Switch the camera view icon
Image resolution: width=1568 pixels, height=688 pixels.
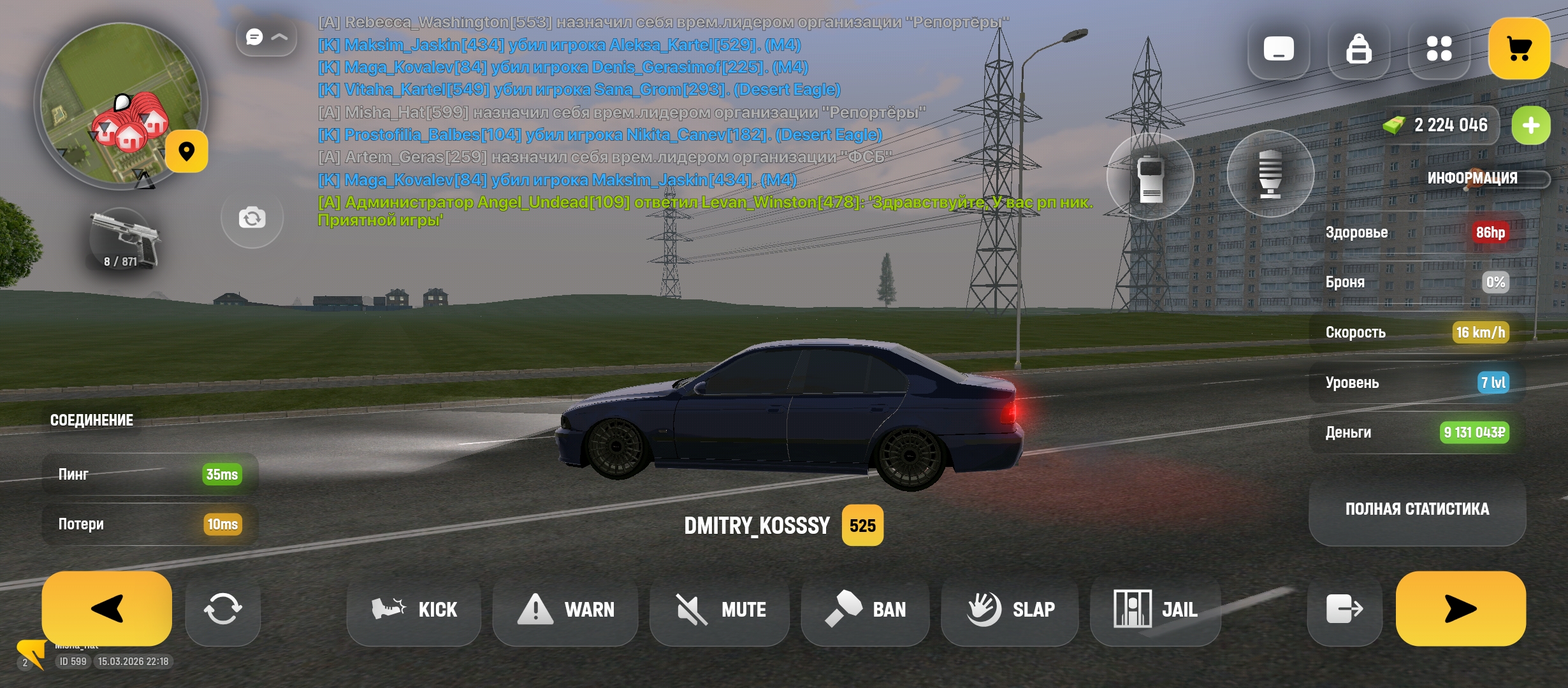[252, 219]
